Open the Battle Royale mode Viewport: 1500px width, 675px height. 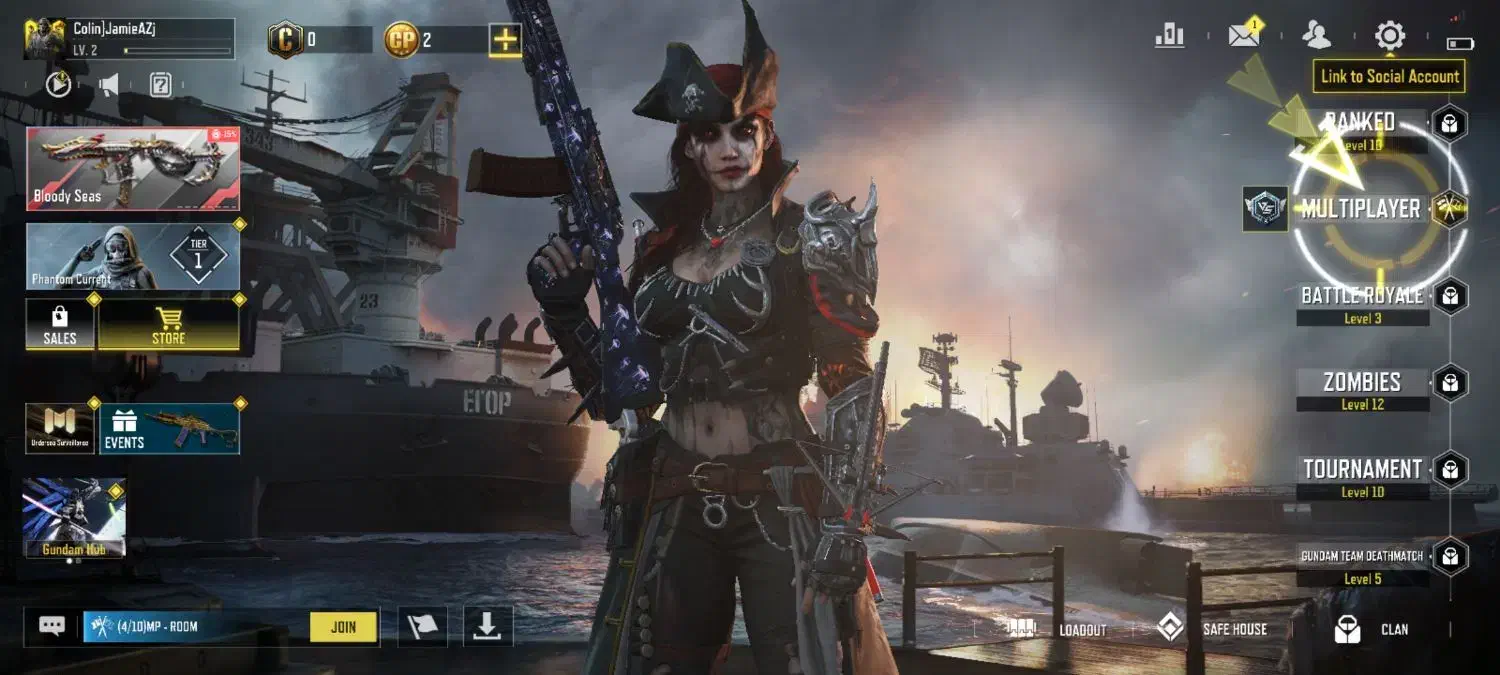tap(1361, 297)
